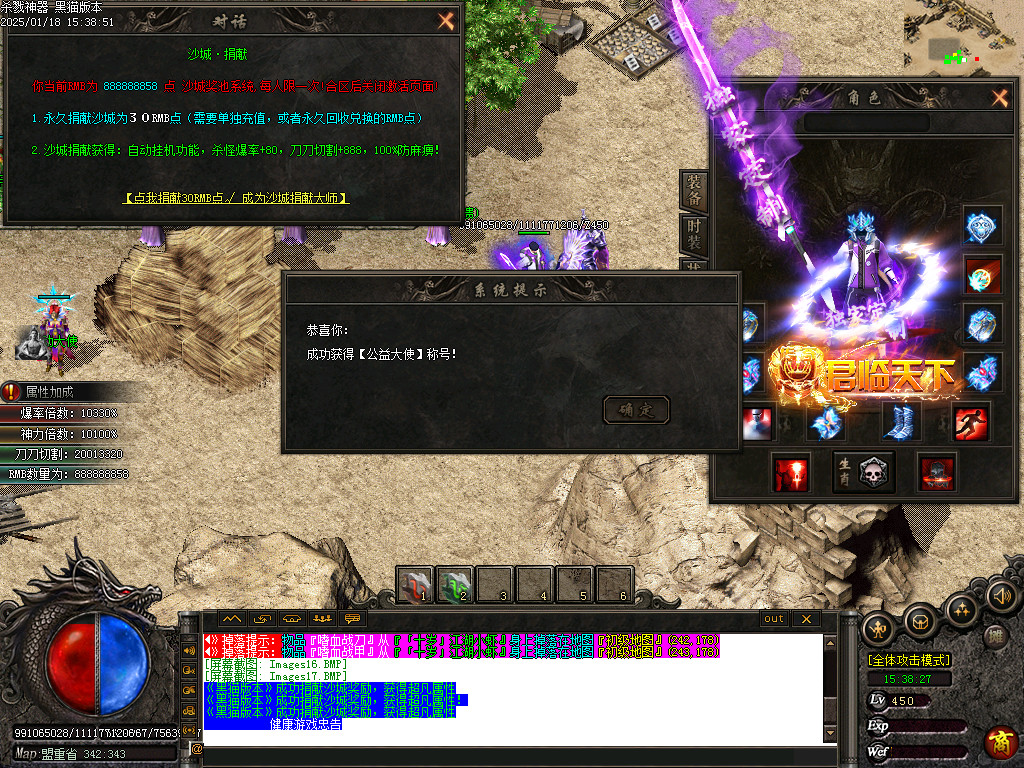Select the blue butterfly equipment slot
The height and width of the screenshot is (768, 1024).
click(827, 422)
